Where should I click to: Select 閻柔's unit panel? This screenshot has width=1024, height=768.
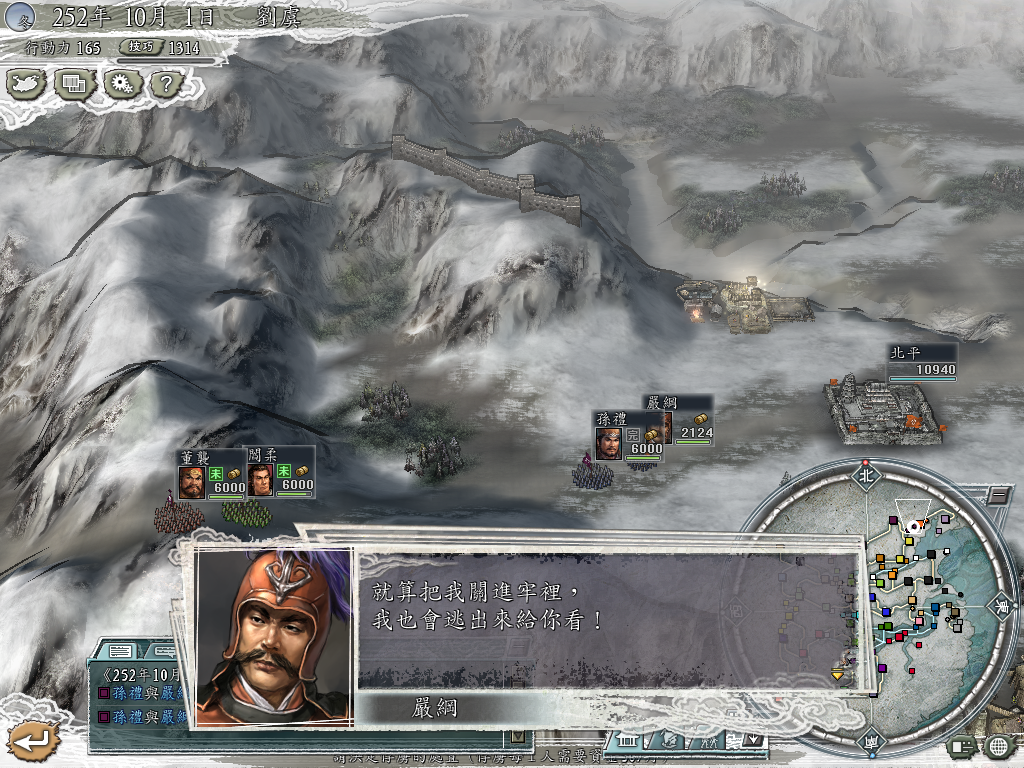[280, 474]
